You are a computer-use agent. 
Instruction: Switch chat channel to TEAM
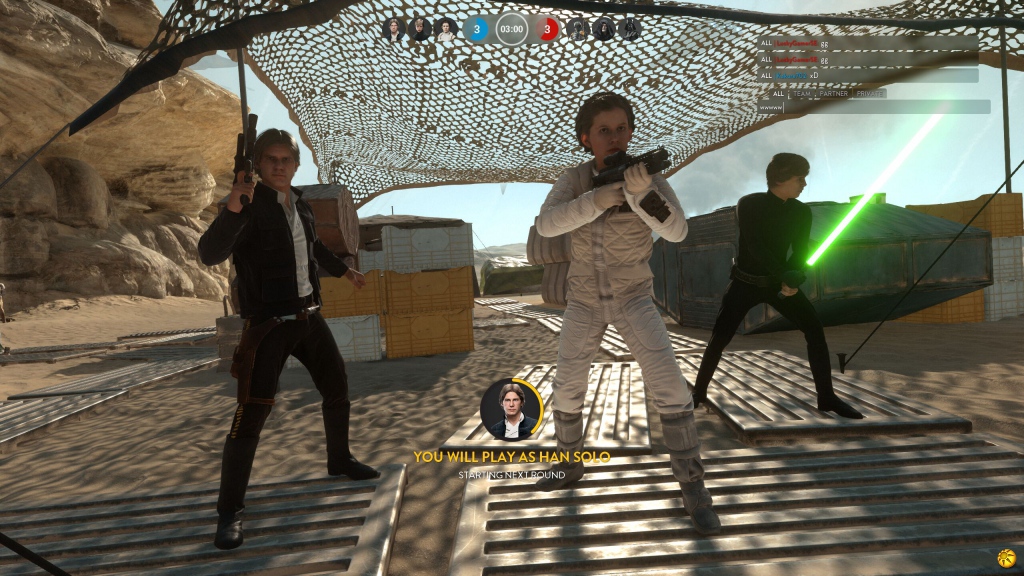coord(802,93)
